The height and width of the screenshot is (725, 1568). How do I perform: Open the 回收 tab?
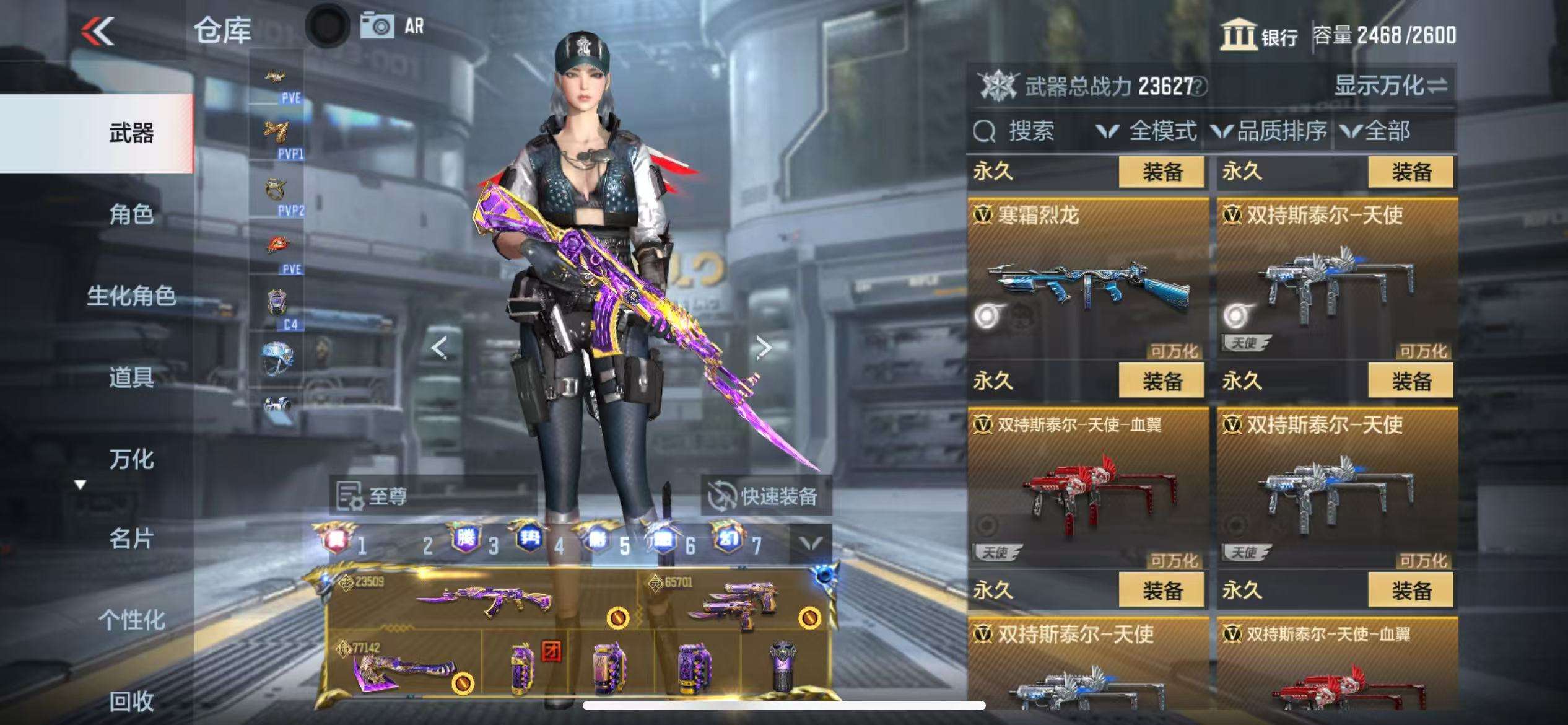(x=131, y=701)
